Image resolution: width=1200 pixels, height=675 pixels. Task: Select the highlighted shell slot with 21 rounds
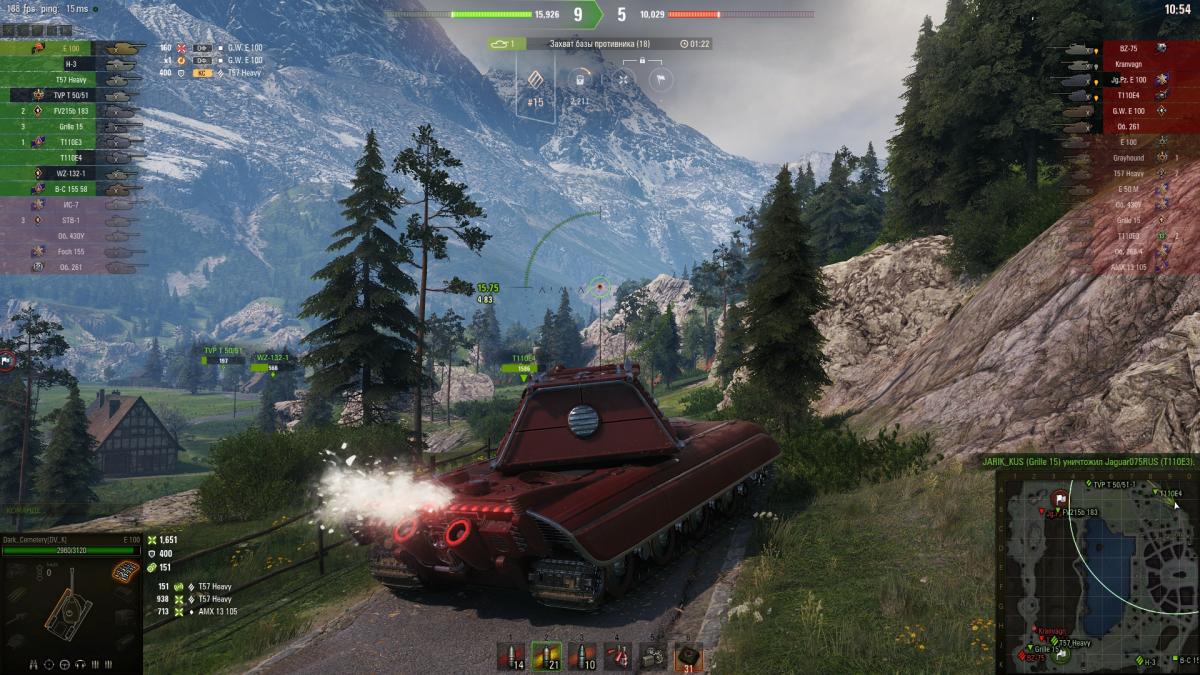coord(546,656)
